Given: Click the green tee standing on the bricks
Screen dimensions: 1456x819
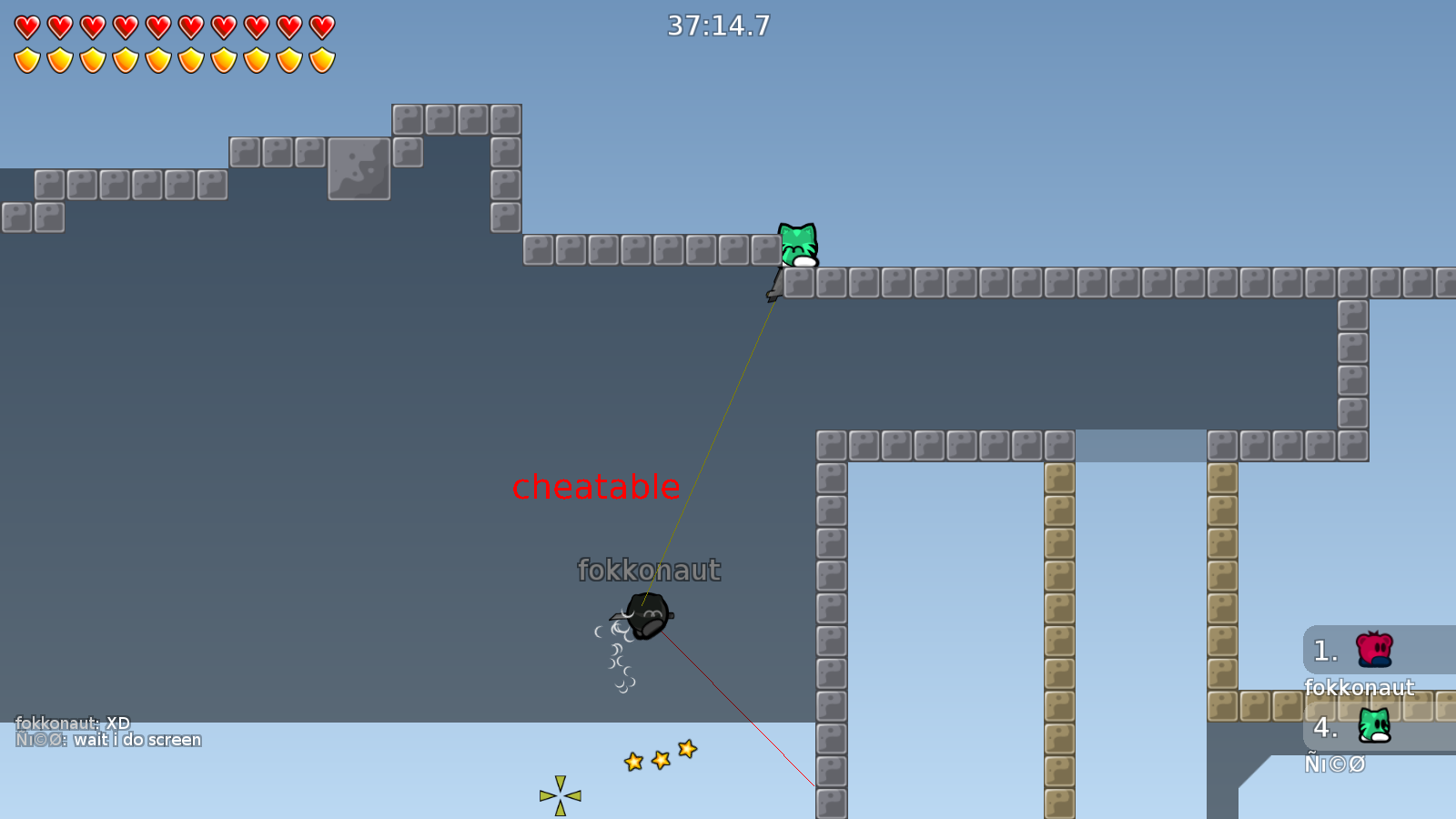Looking at the screenshot, I should [796, 246].
